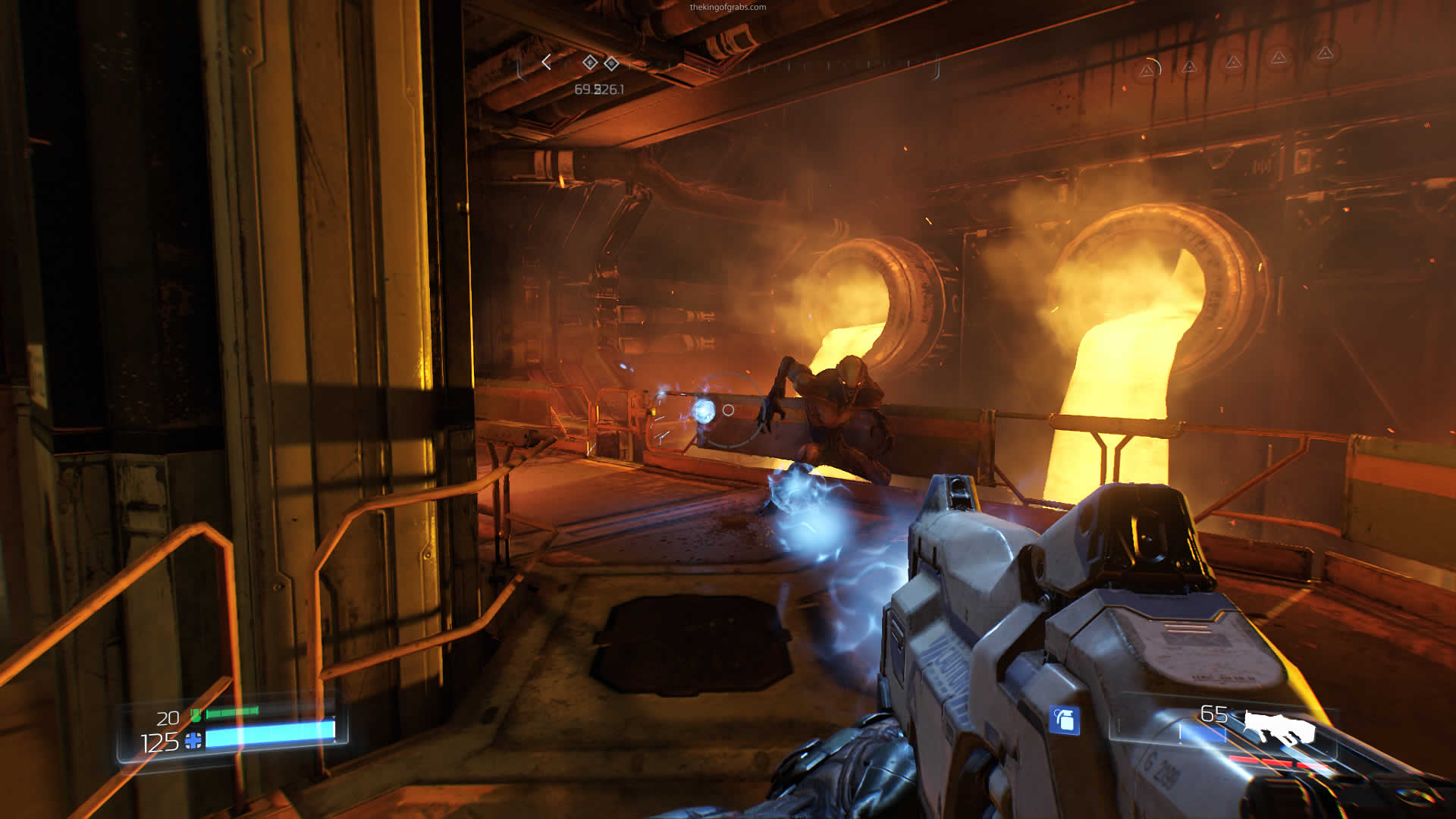This screenshot has height=819, width=1456.
Task: Open the thekingofgrabs.com watermark link
Action: [727, 7]
